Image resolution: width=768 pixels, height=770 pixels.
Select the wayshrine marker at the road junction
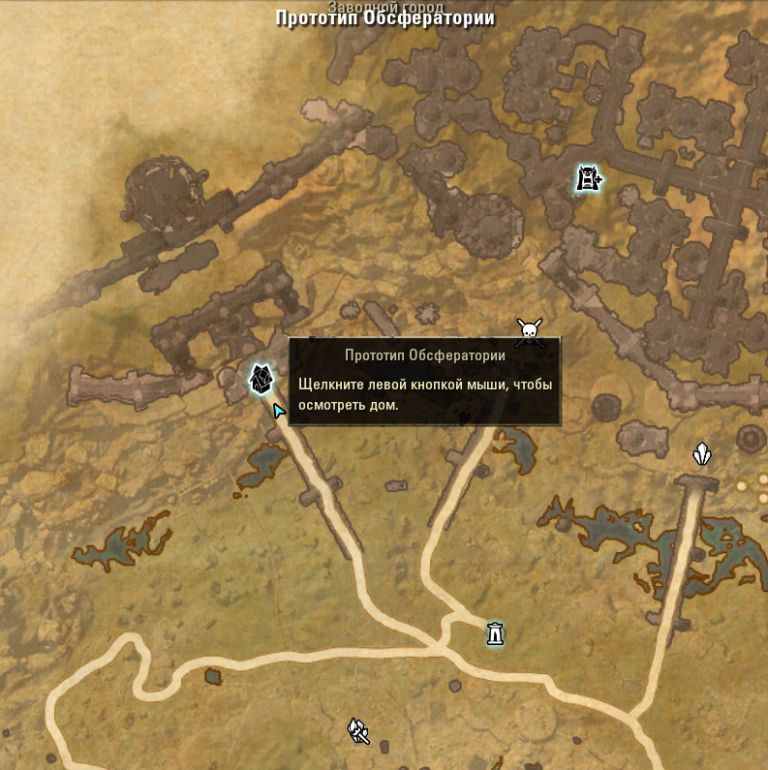point(495,633)
